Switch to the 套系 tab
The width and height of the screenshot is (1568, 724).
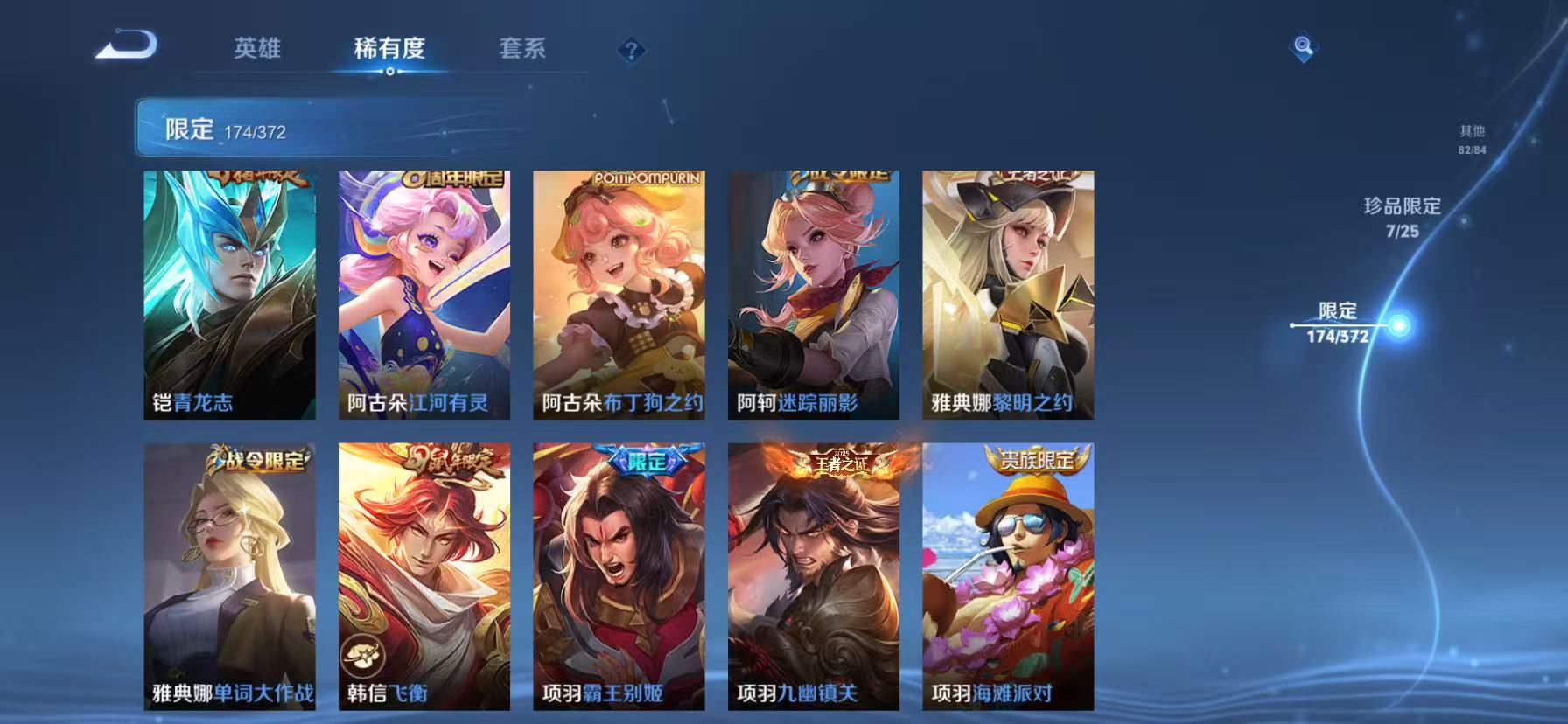[x=523, y=50]
